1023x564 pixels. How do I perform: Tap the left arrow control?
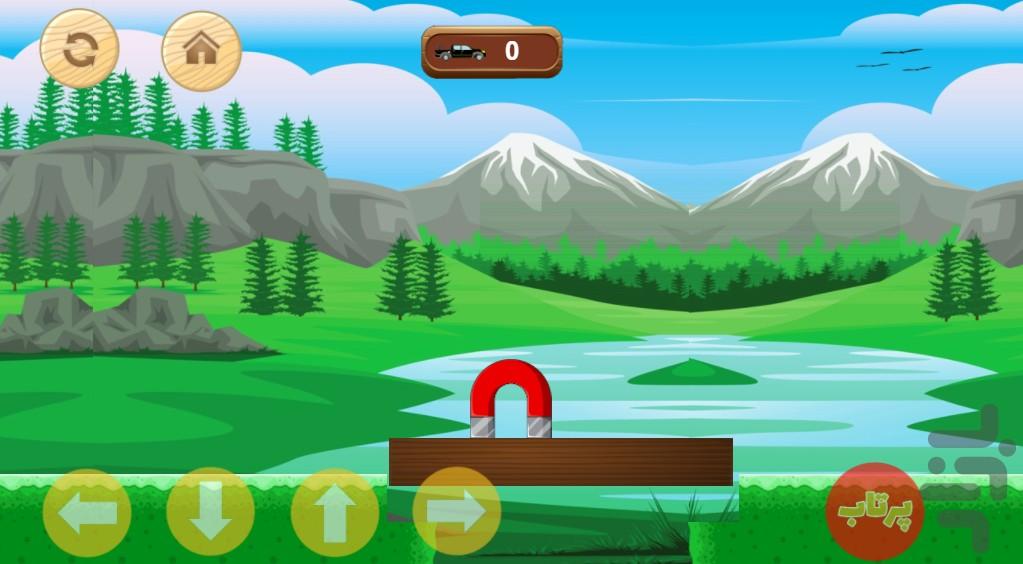coord(87,513)
